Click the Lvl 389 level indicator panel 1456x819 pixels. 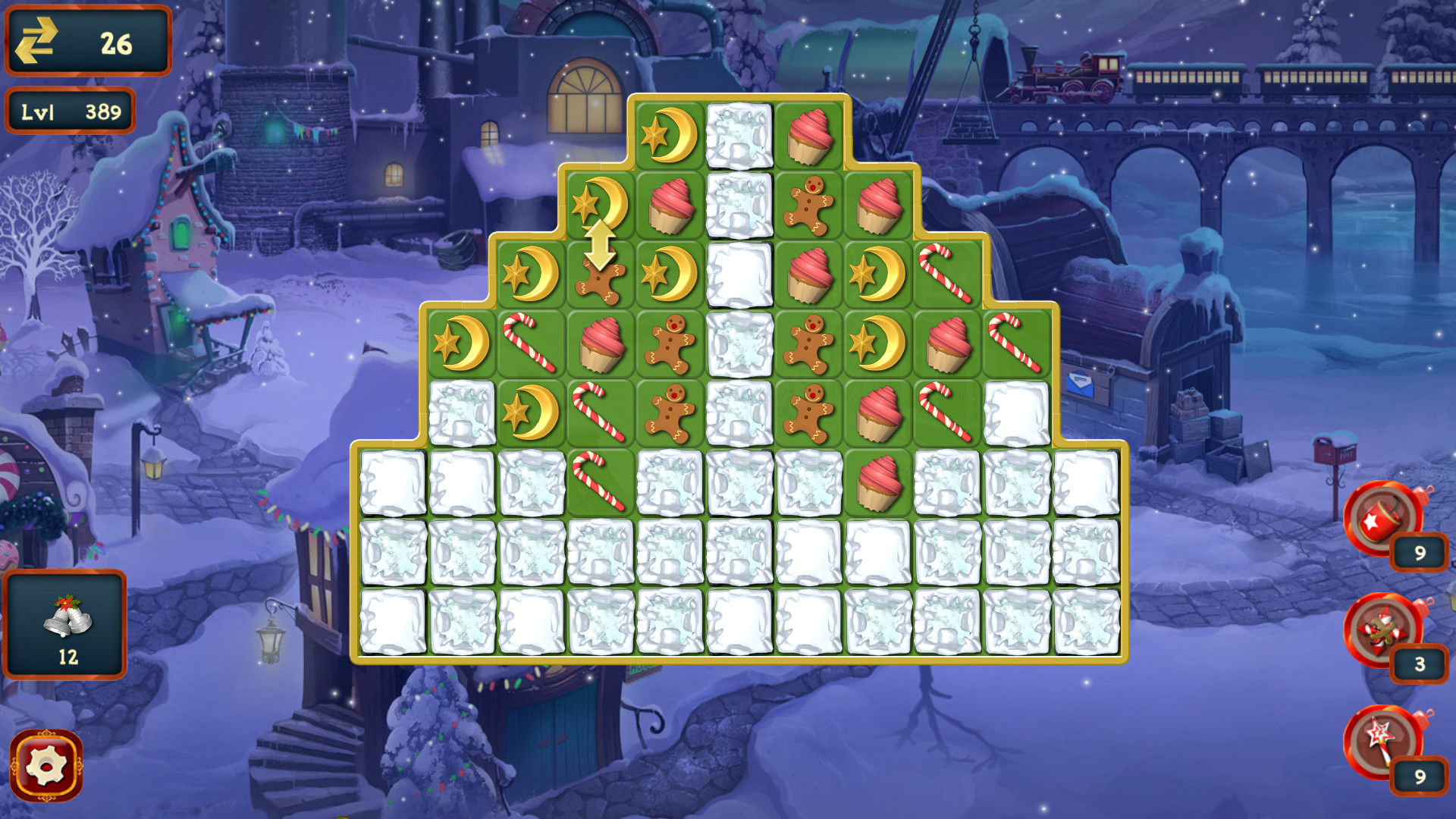pyautogui.click(x=71, y=111)
